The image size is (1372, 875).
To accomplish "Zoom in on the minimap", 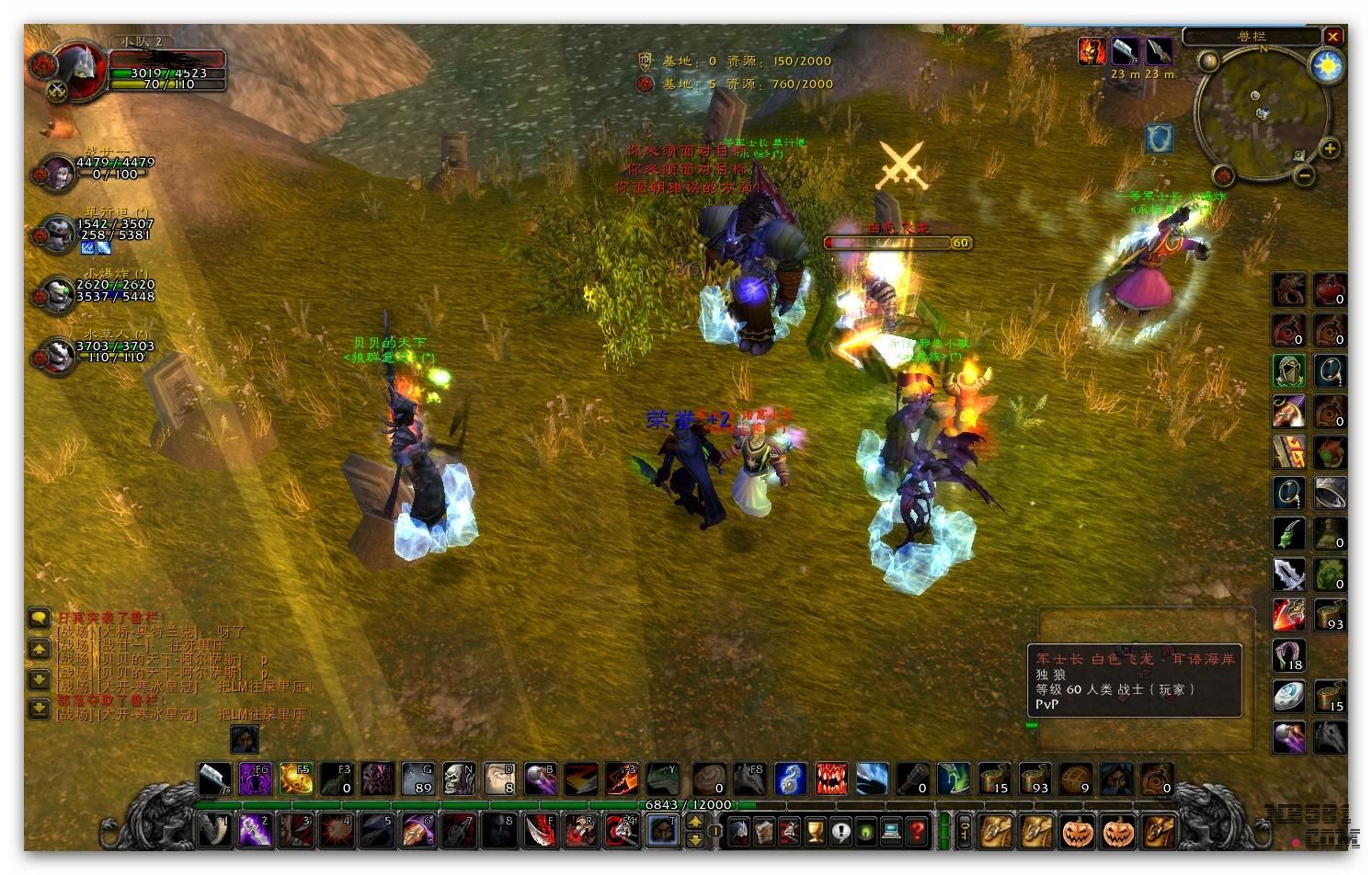I will (1330, 149).
